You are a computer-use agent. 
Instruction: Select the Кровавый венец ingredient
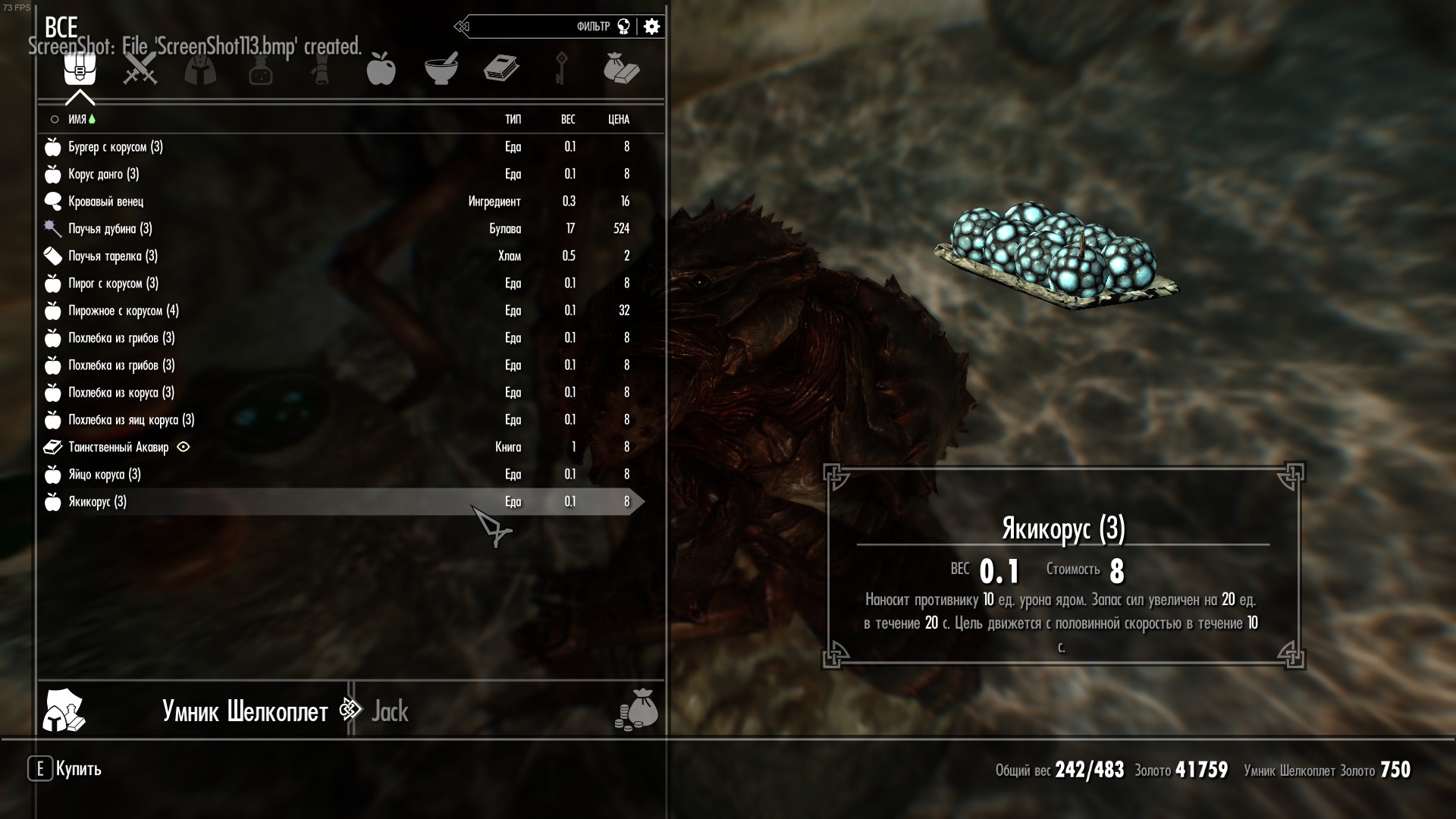(105, 202)
